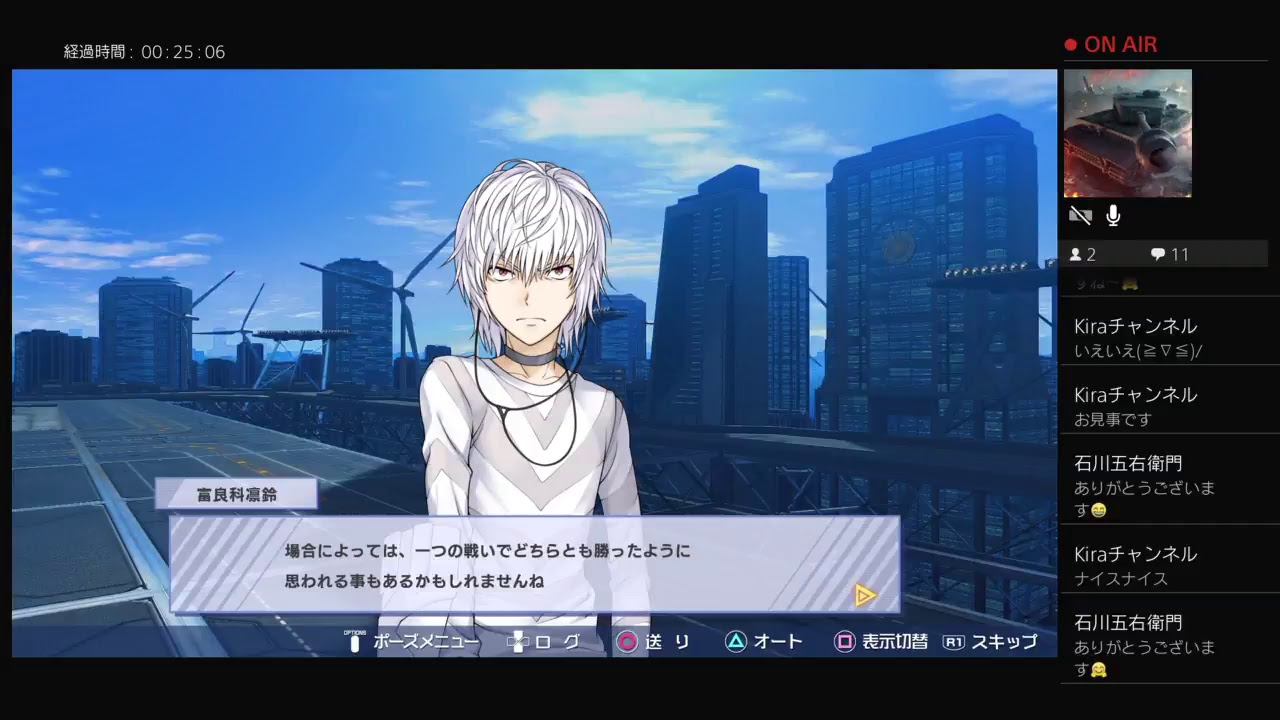Enable the disabled broadcast camera
This screenshot has width=1280, height=720.
click(x=1080, y=214)
